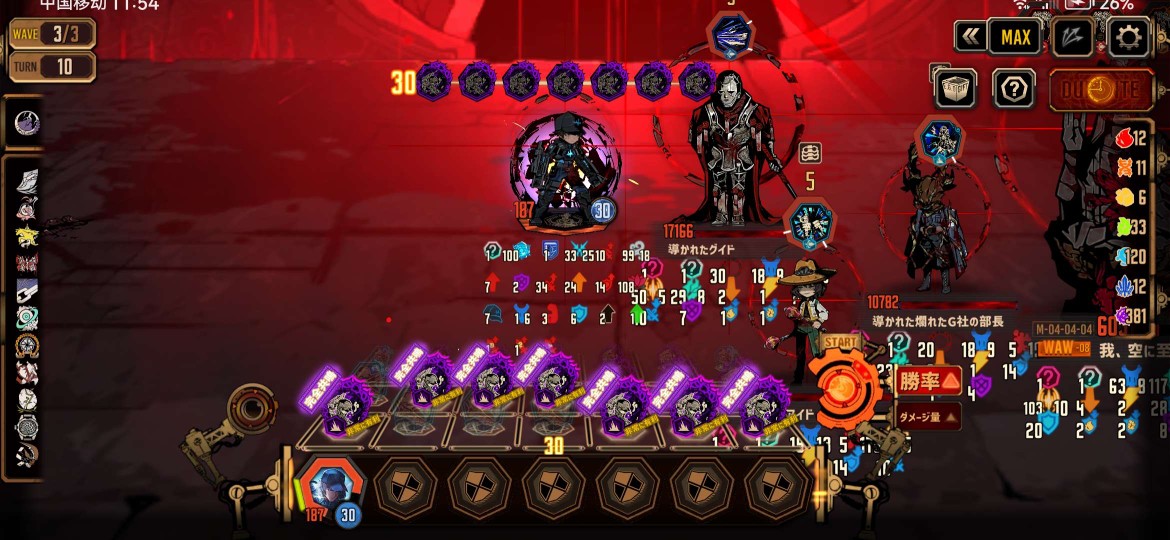This screenshot has height=540, width=1170.
Task: Click the teal swirl icon in the left sidebar
Action: click(27, 319)
